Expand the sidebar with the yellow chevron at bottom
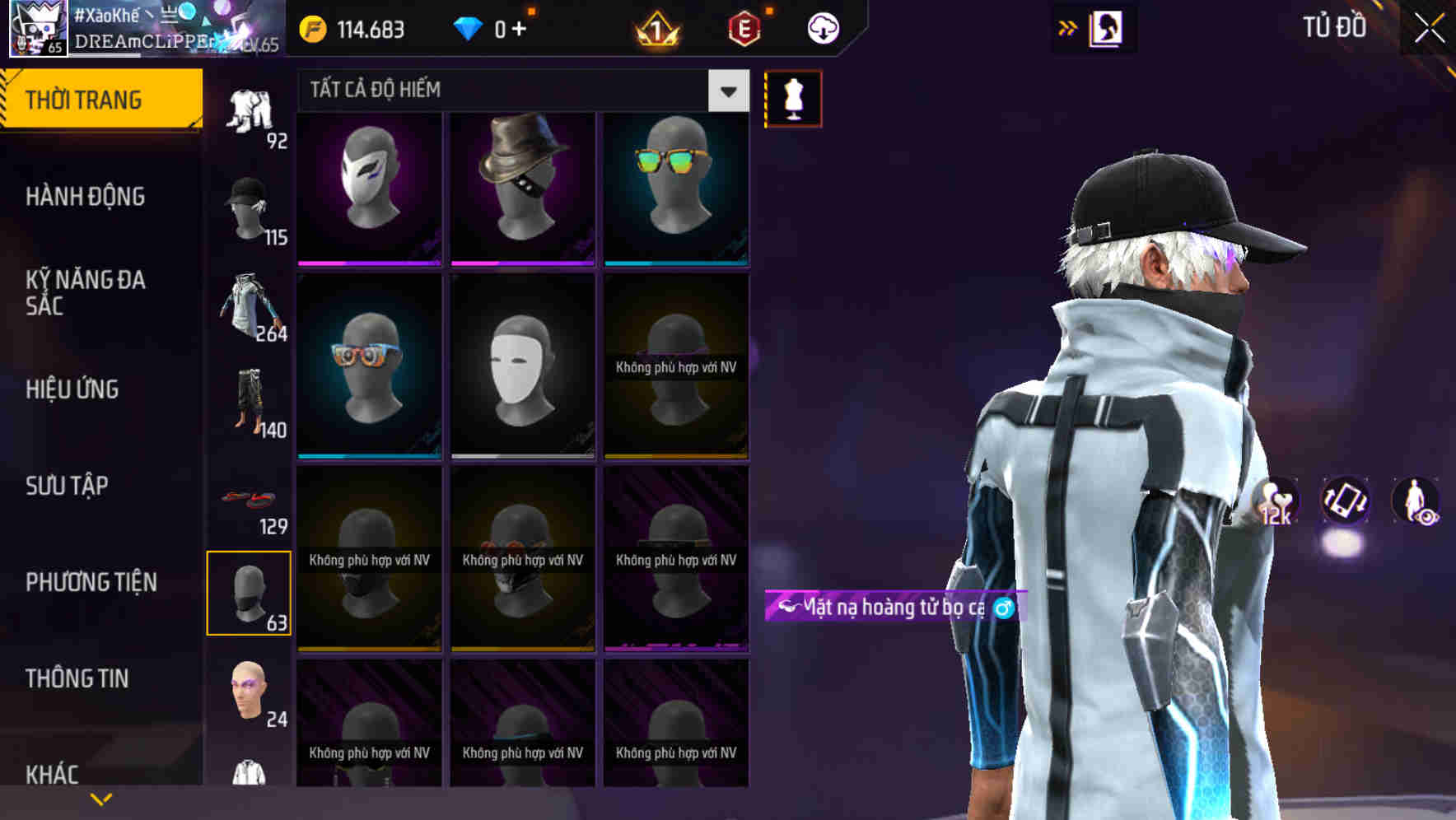Viewport: 1456px width, 820px height. [100, 798]
